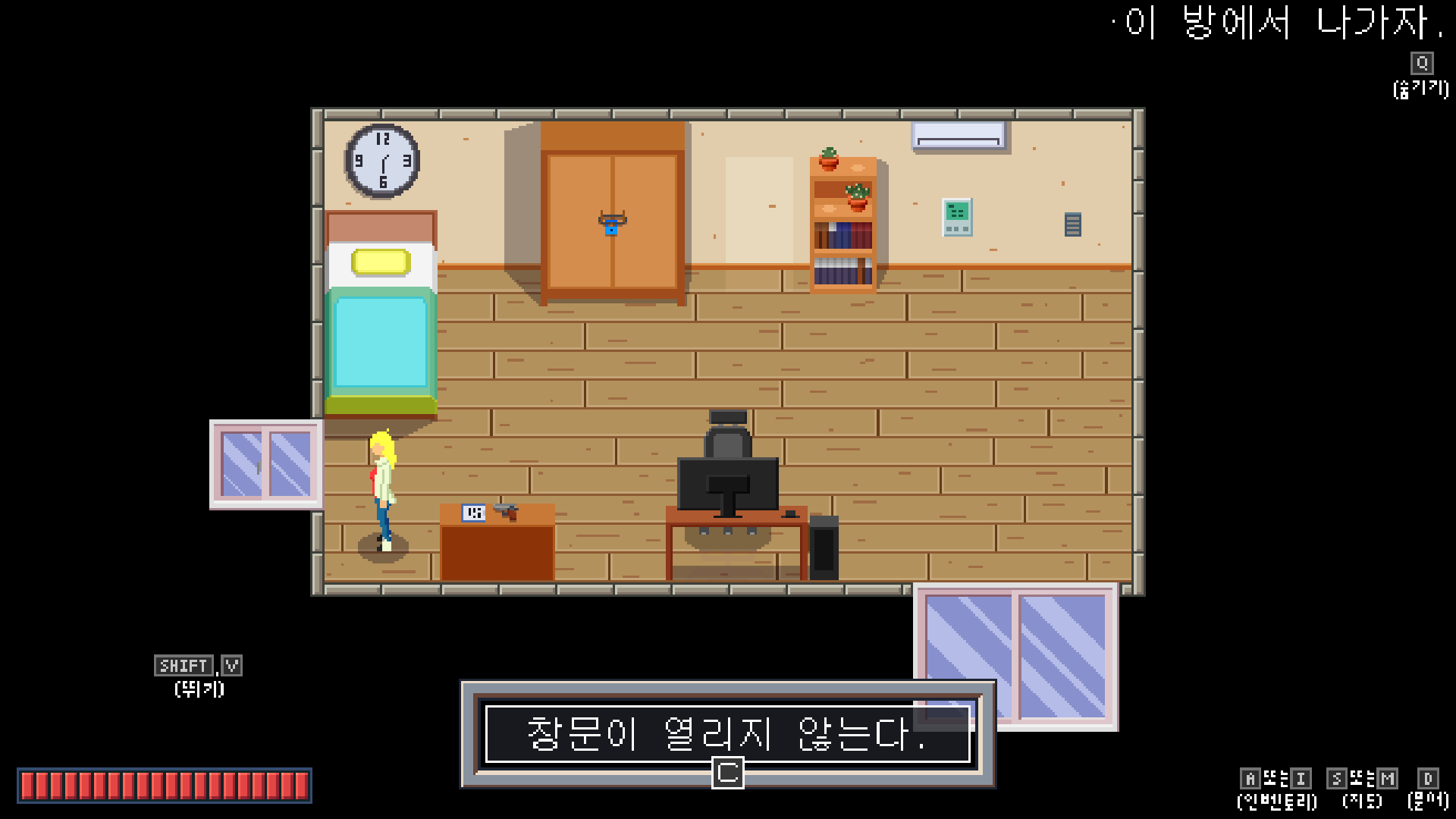Click the Q hide key icon

tap(1420, 63)
